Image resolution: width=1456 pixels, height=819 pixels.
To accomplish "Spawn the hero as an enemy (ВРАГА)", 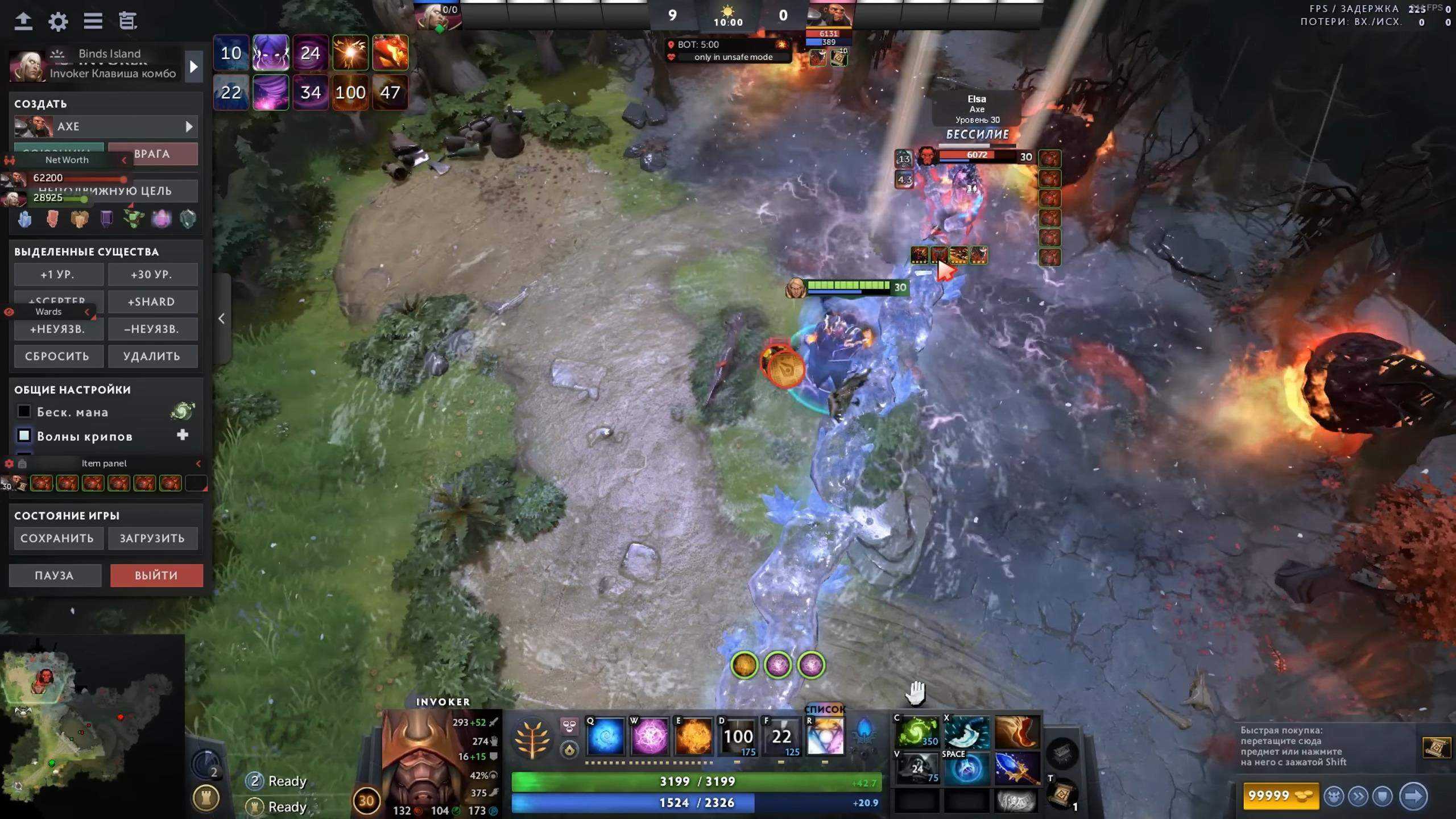I will click(152, 154).
